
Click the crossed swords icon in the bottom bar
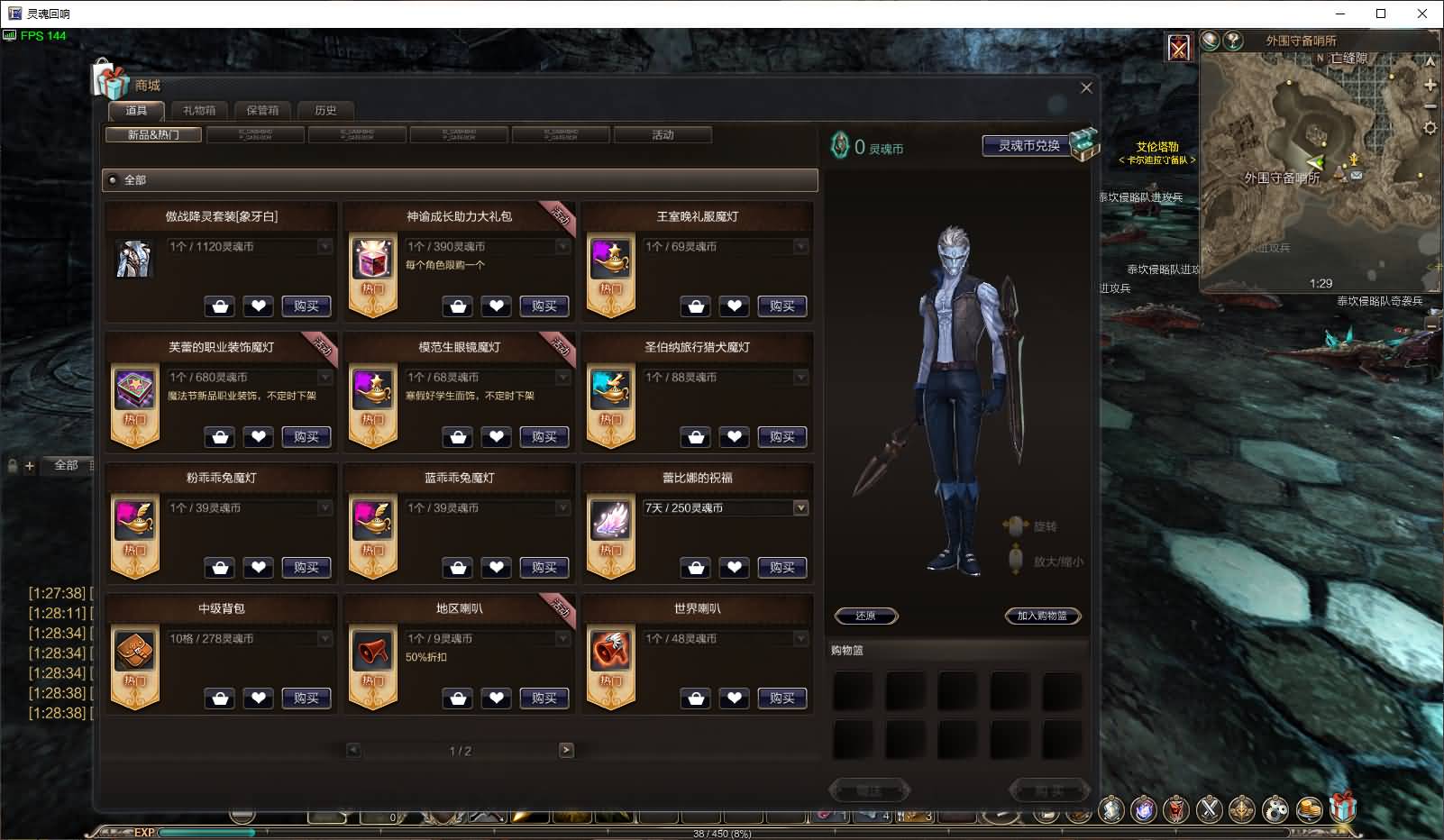1210,809
